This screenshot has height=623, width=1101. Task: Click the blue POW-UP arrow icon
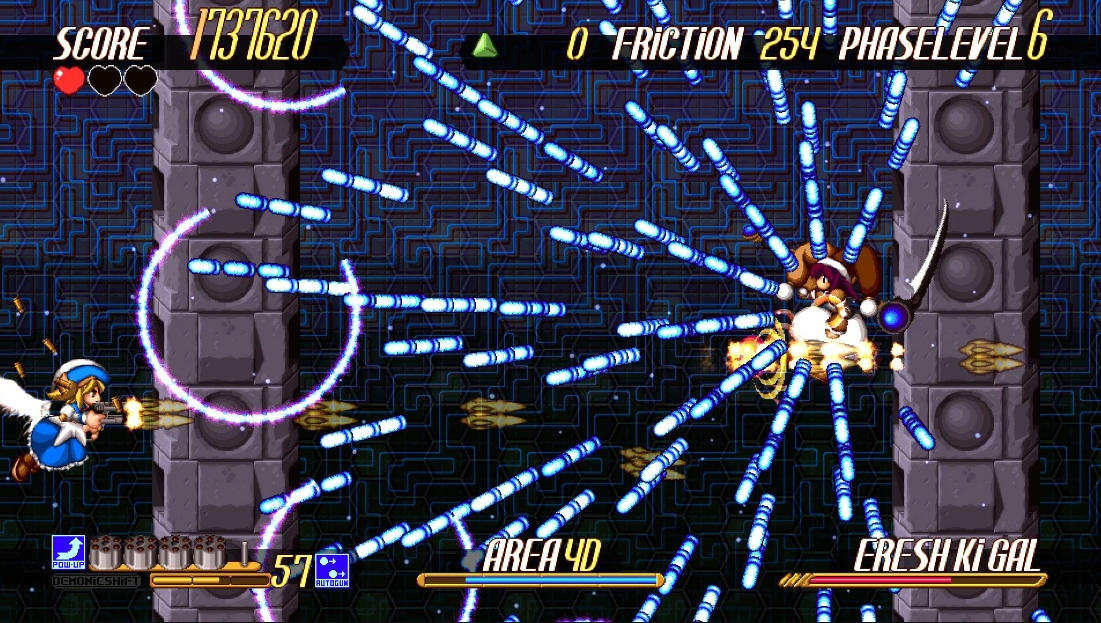68,550
